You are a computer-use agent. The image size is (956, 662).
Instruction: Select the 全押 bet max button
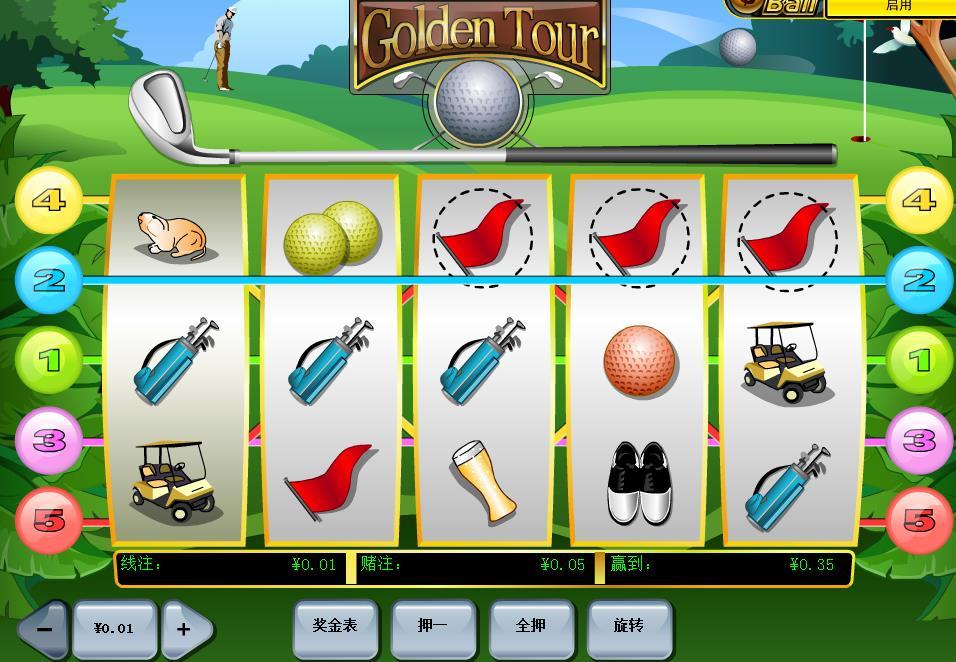pyautogui.click(x=531, y=627)
